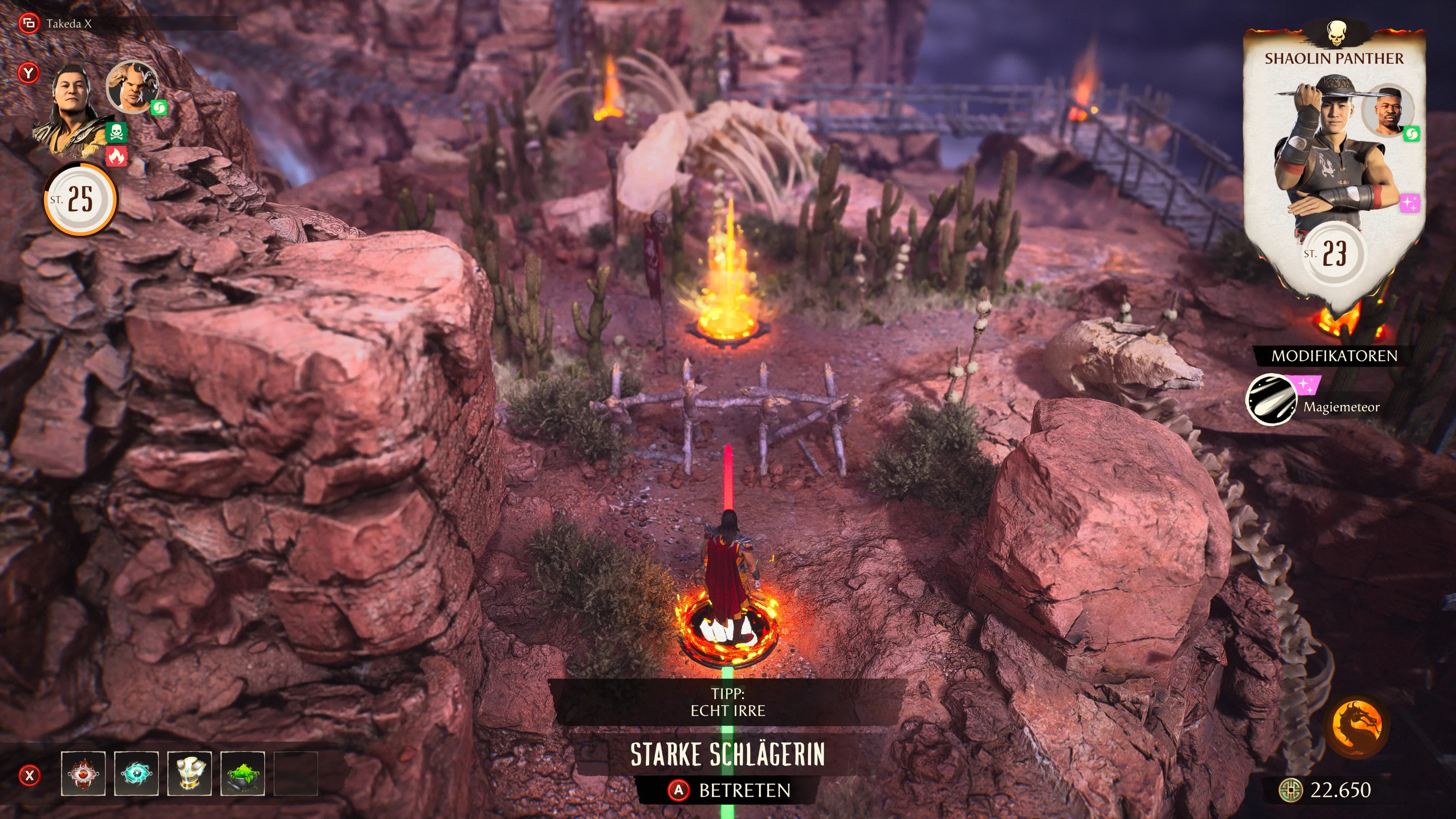Use the green herb mortar consumable
This screenshot has height=819, width=1456.
[243, 773]
